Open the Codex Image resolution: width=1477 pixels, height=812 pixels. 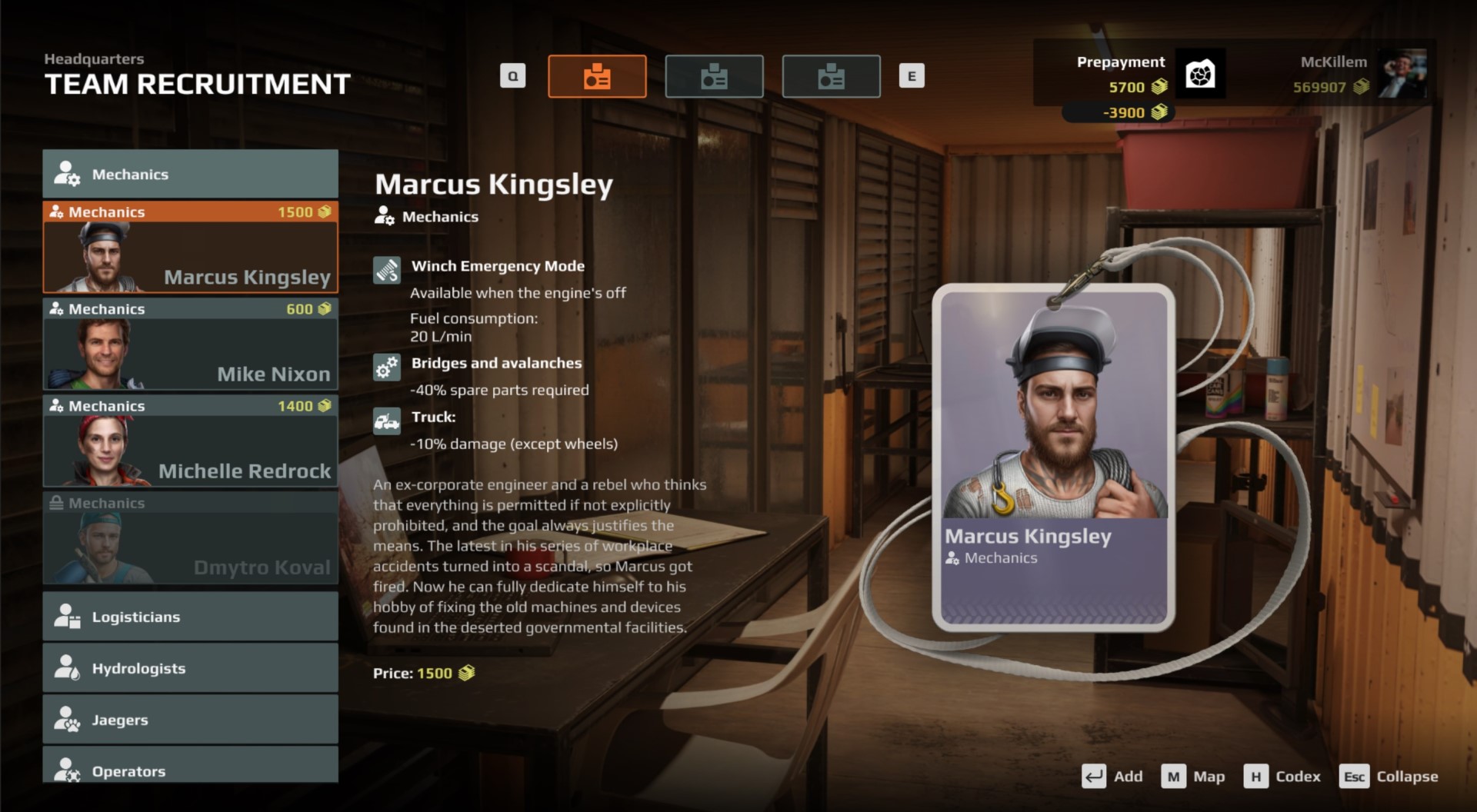pyautogui.click(x=1282, y=777)
